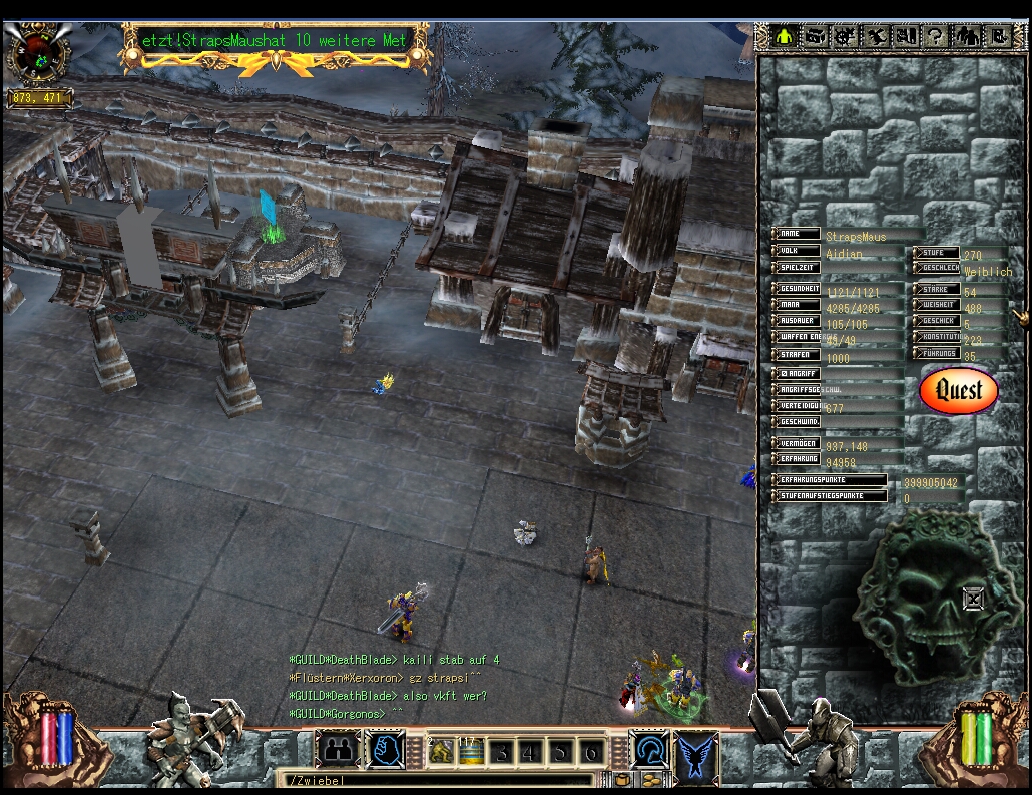Use the item in hotbar slot 1
1032x795 pixels.
point(441,751)
